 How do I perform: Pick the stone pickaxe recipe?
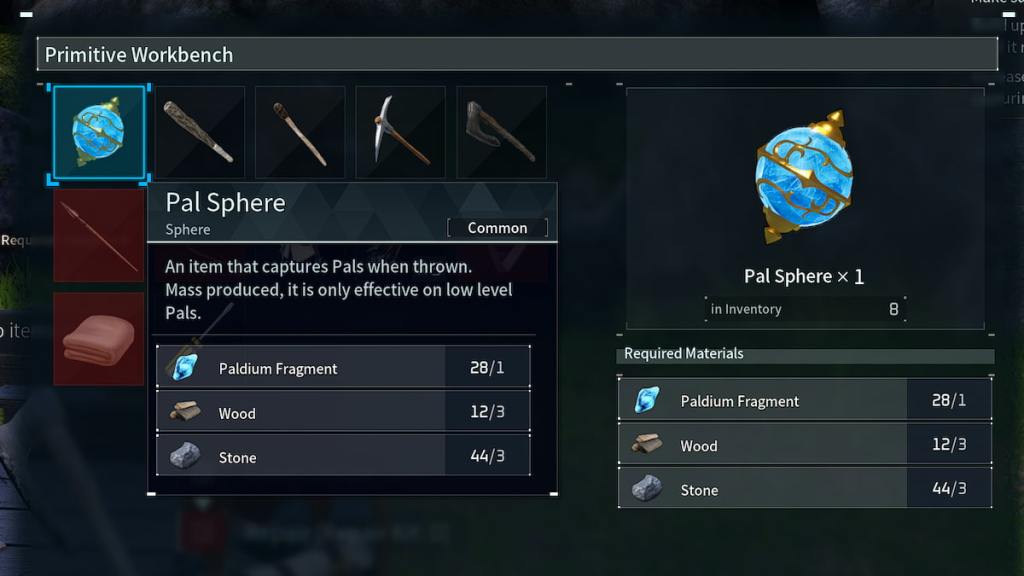(400, 132)
